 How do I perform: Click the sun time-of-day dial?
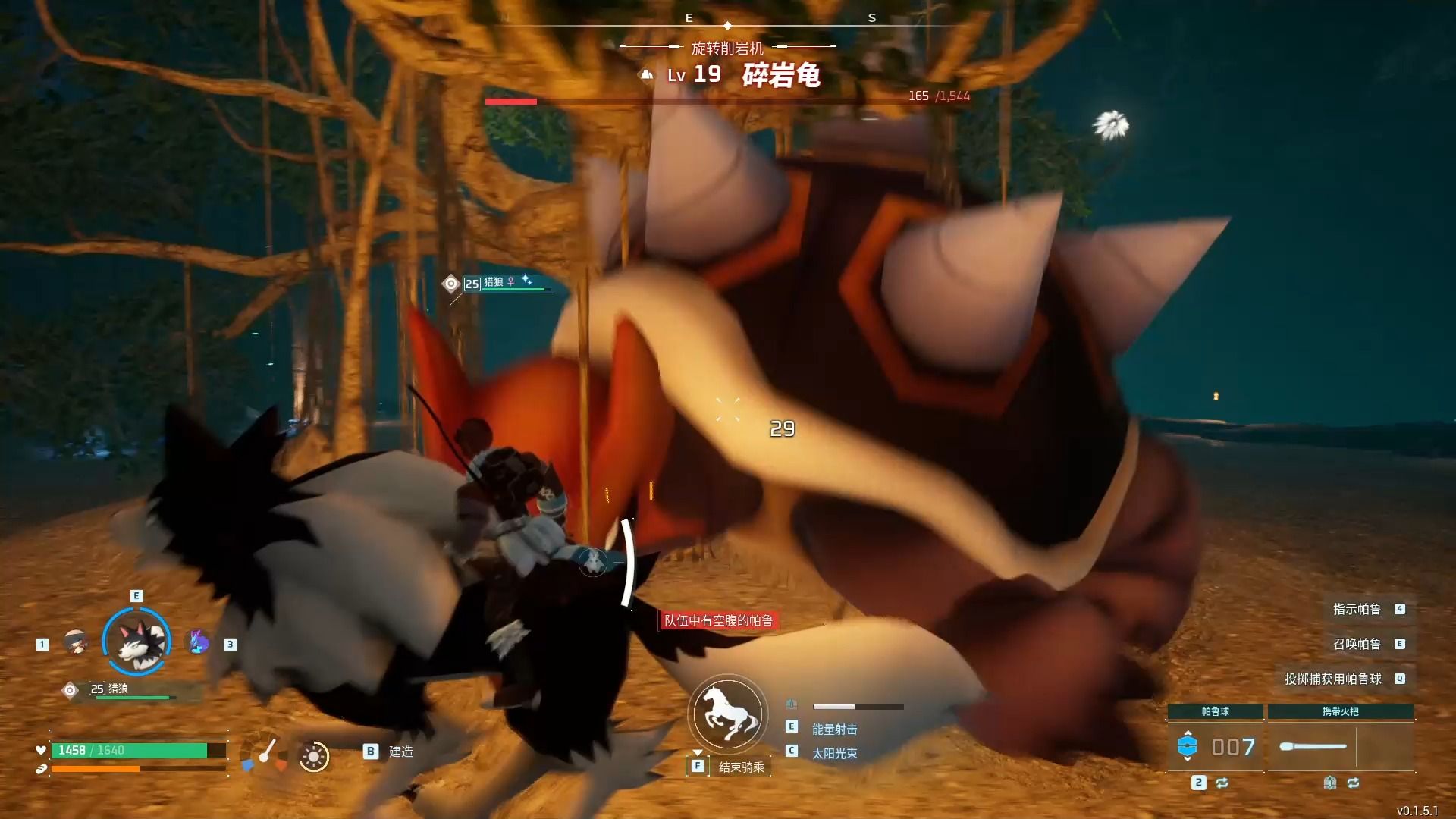pos(313,756)
